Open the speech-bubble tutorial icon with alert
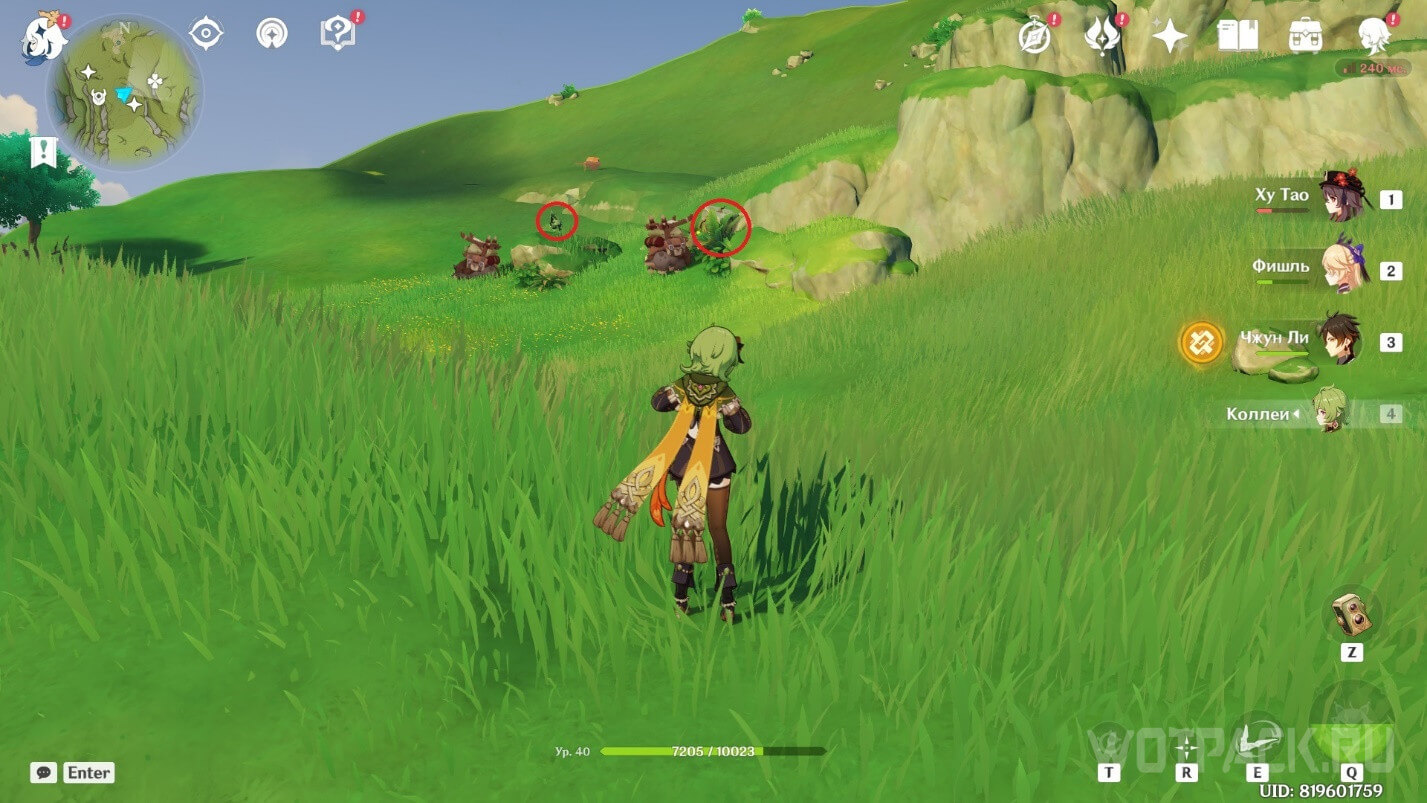The width and height of the screenshot is (1427, 803). click(337, 34)
